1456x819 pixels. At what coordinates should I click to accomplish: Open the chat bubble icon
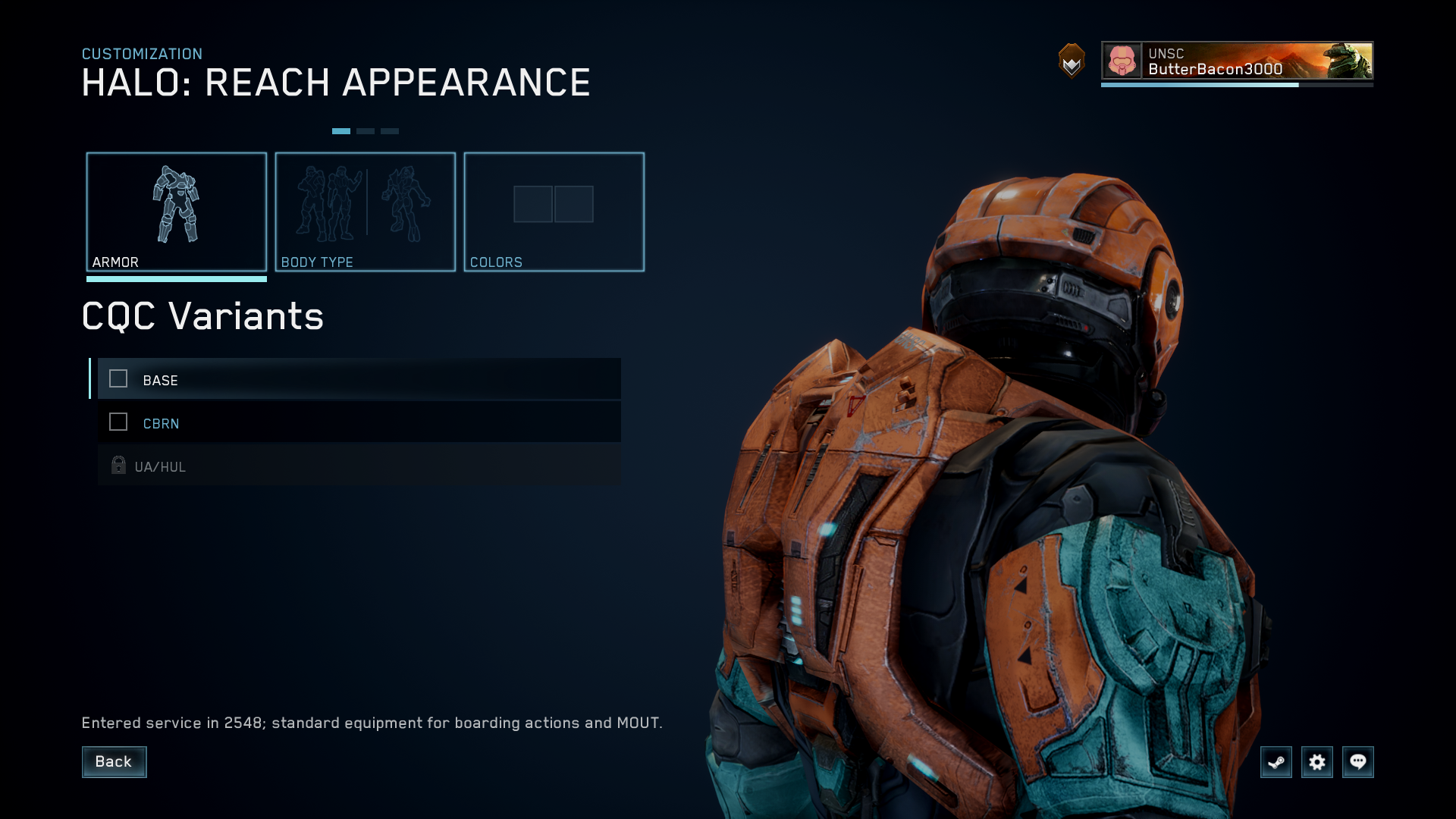(x=1358, y=762)
